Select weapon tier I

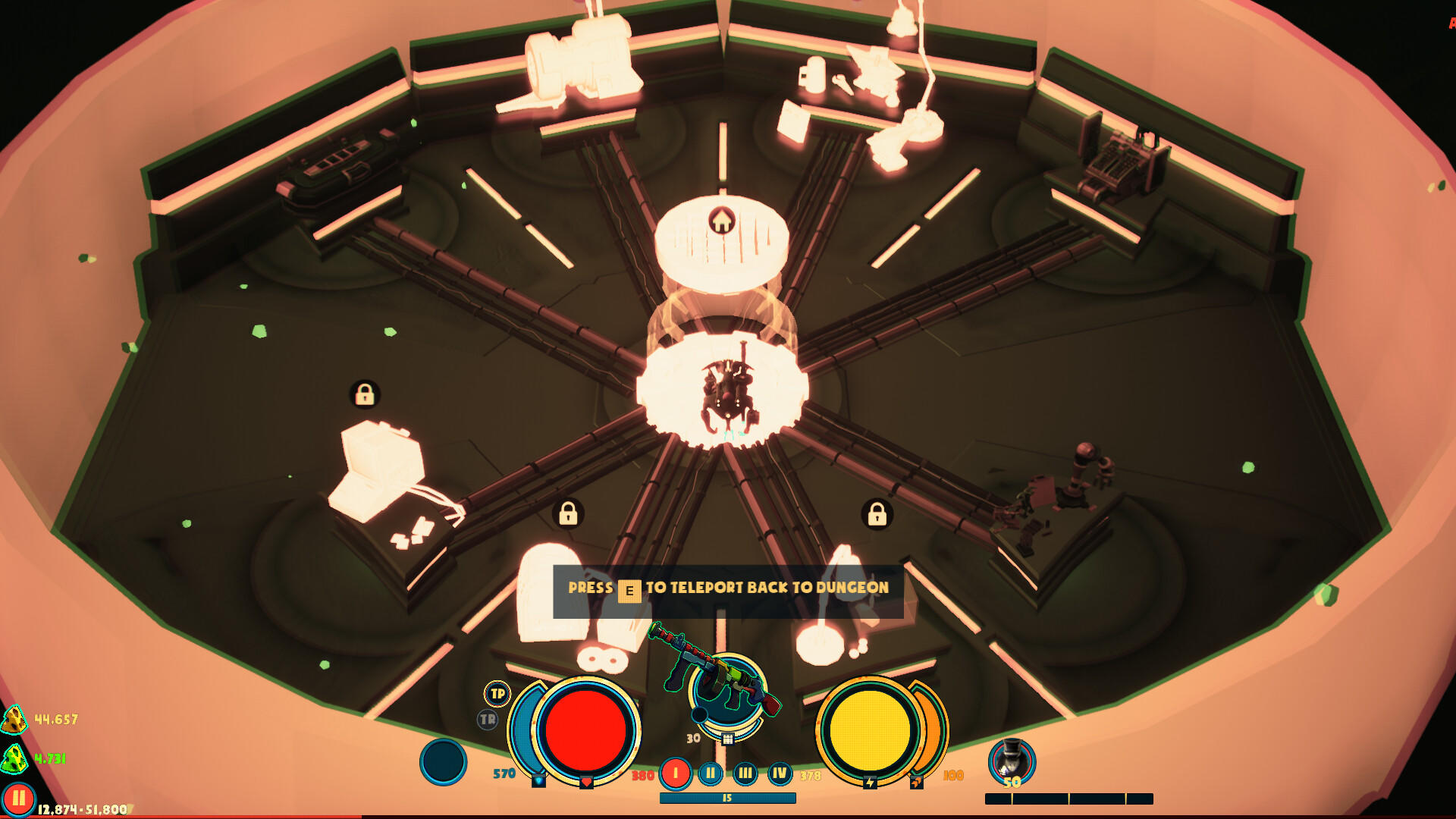click(x=676, y=773)
